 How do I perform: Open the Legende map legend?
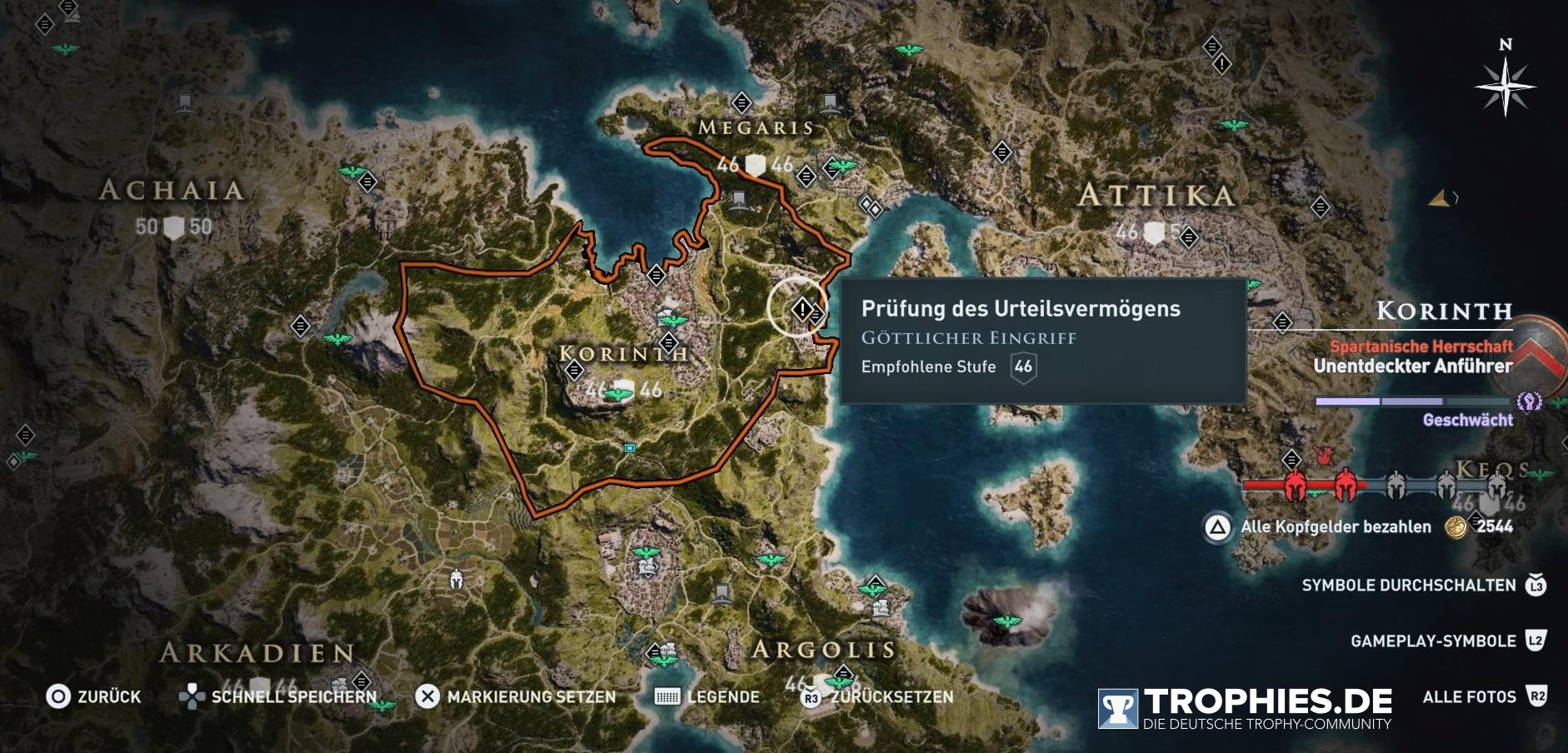707,696
